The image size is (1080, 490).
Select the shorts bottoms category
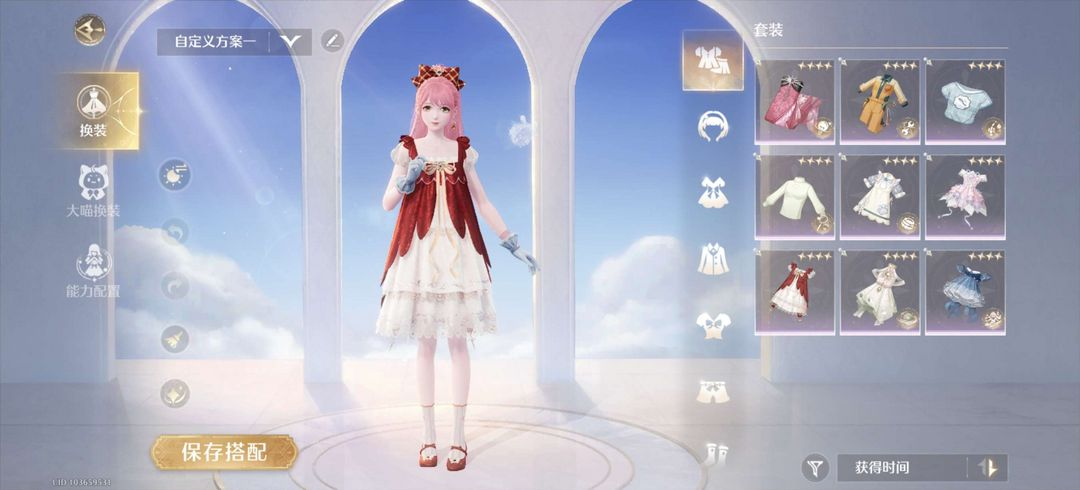[713, 390]
